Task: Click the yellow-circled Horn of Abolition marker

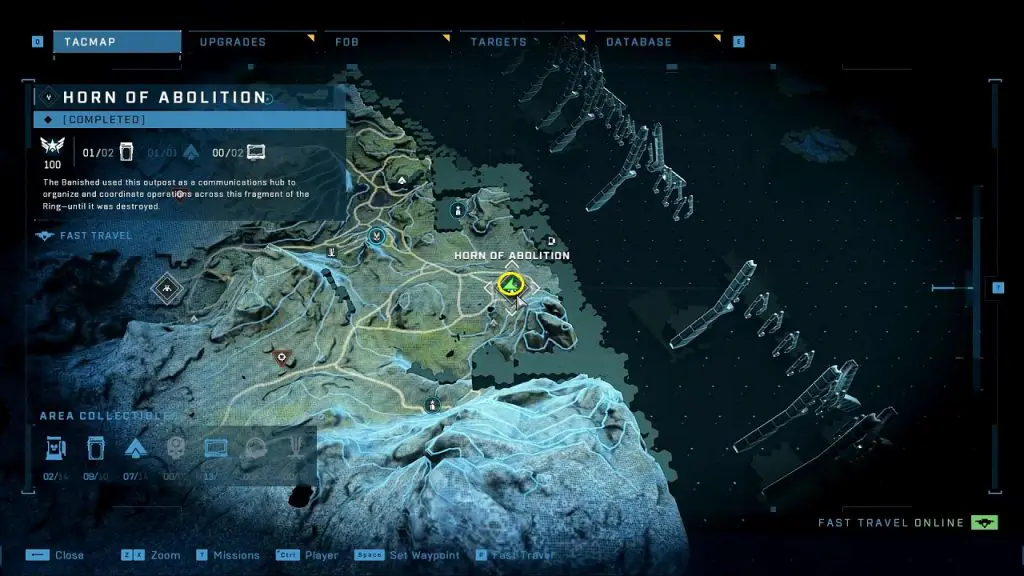Action: 512,286
